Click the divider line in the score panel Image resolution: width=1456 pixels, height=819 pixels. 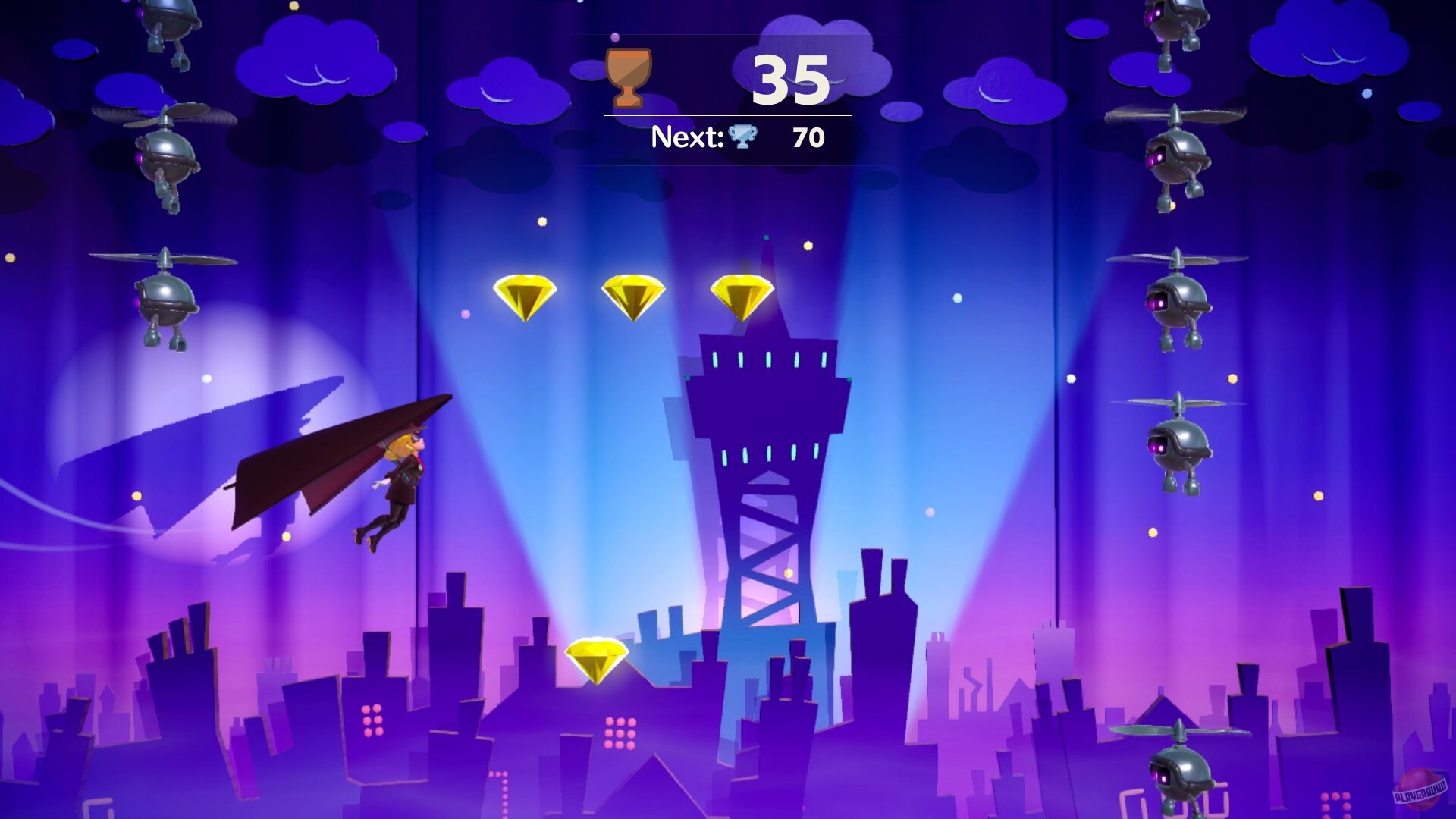pyautogui.click(x=726, y=115)
